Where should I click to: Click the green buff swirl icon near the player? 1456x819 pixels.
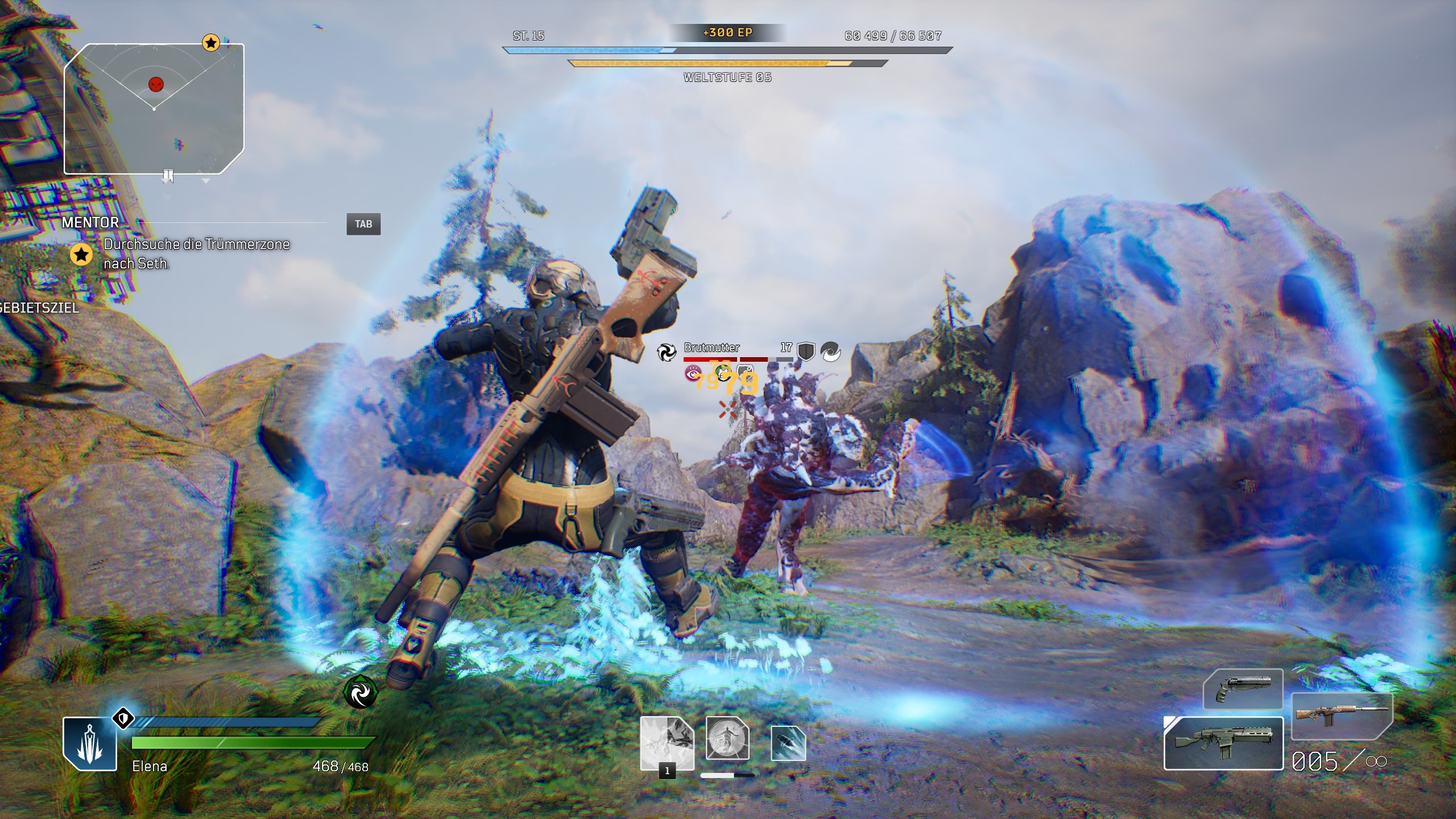(x=360, y=693)
